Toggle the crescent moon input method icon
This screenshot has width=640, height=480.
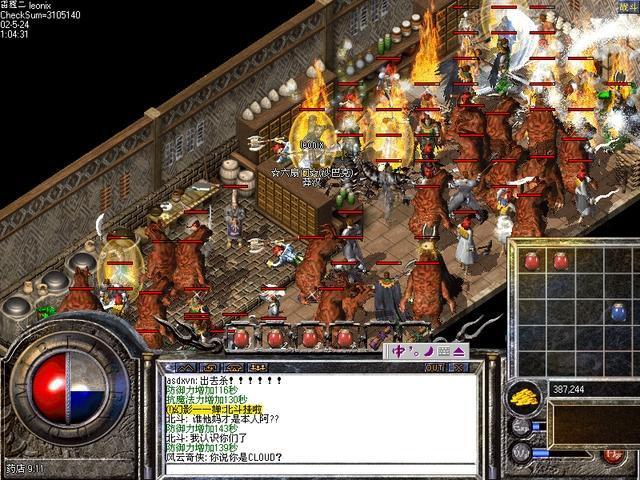click(x=428, y=351)
